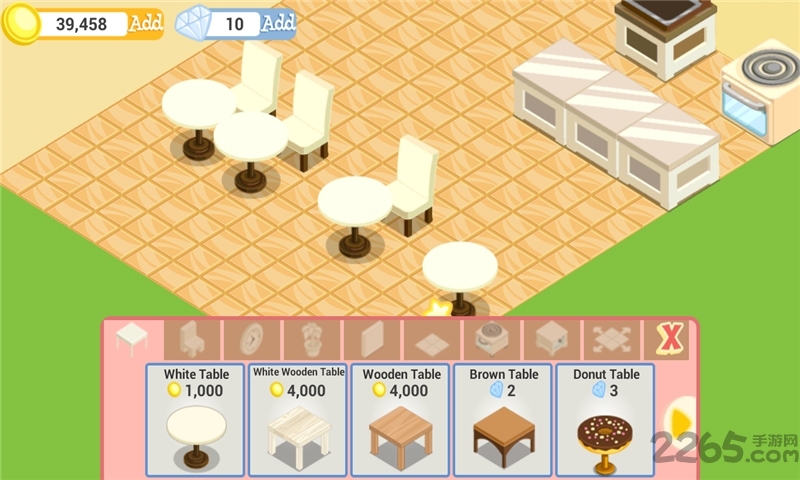Viewport: 800px width, 480px height.
Task: Open the stove appliances tab
Action: point(491,340)
